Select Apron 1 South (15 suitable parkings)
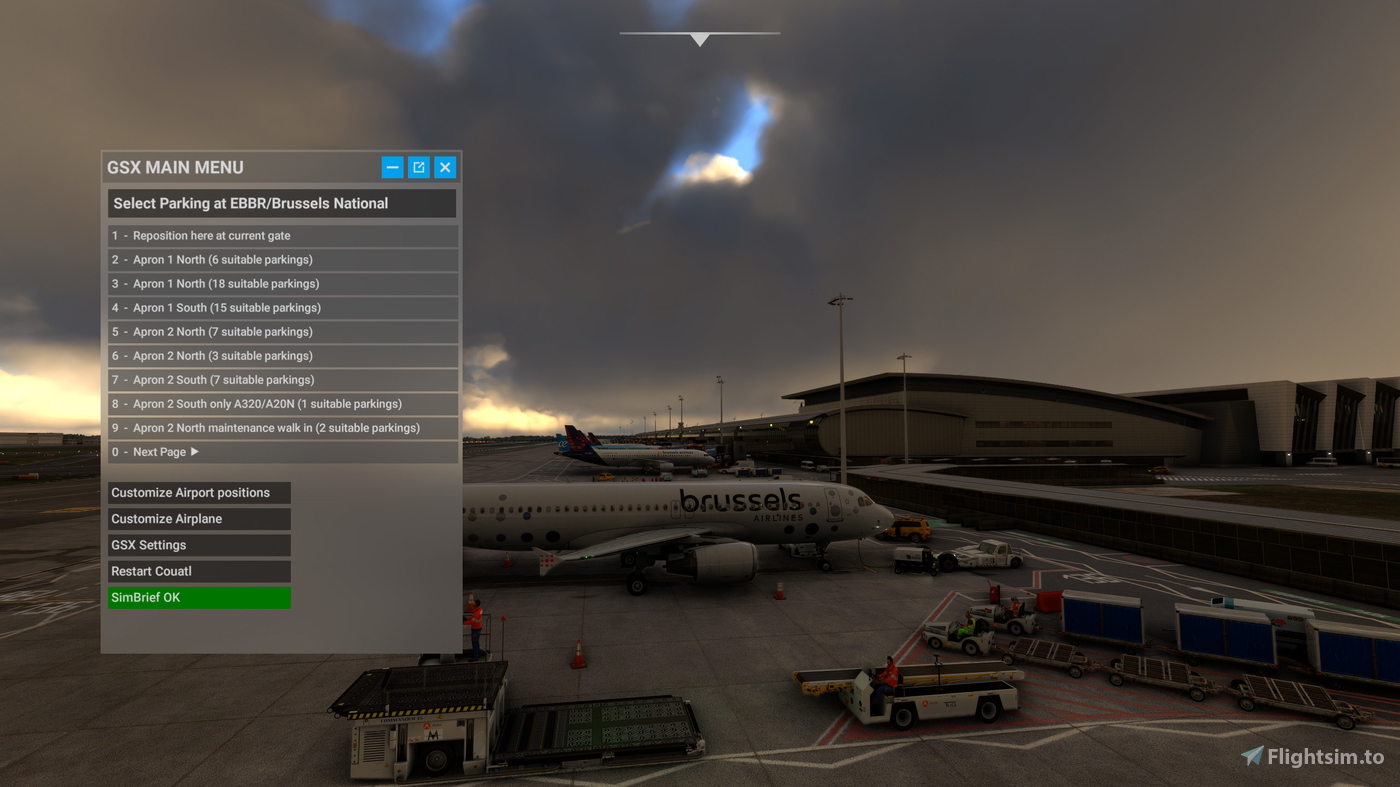1400x787 pixels. 283,307
